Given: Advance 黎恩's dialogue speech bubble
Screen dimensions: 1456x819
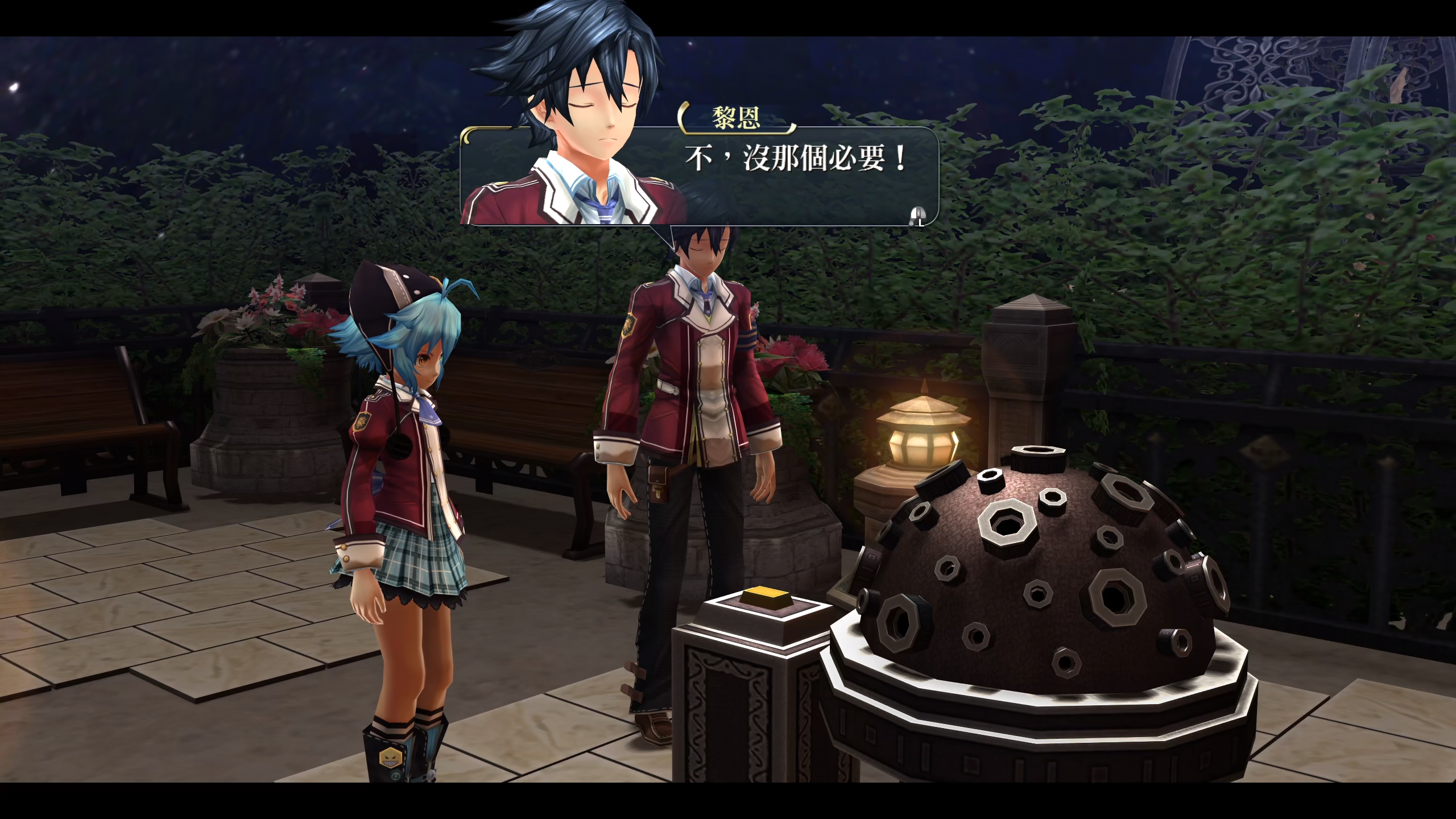Looking at the screenshot, I should pyautogui.click(x=917, y=216).
